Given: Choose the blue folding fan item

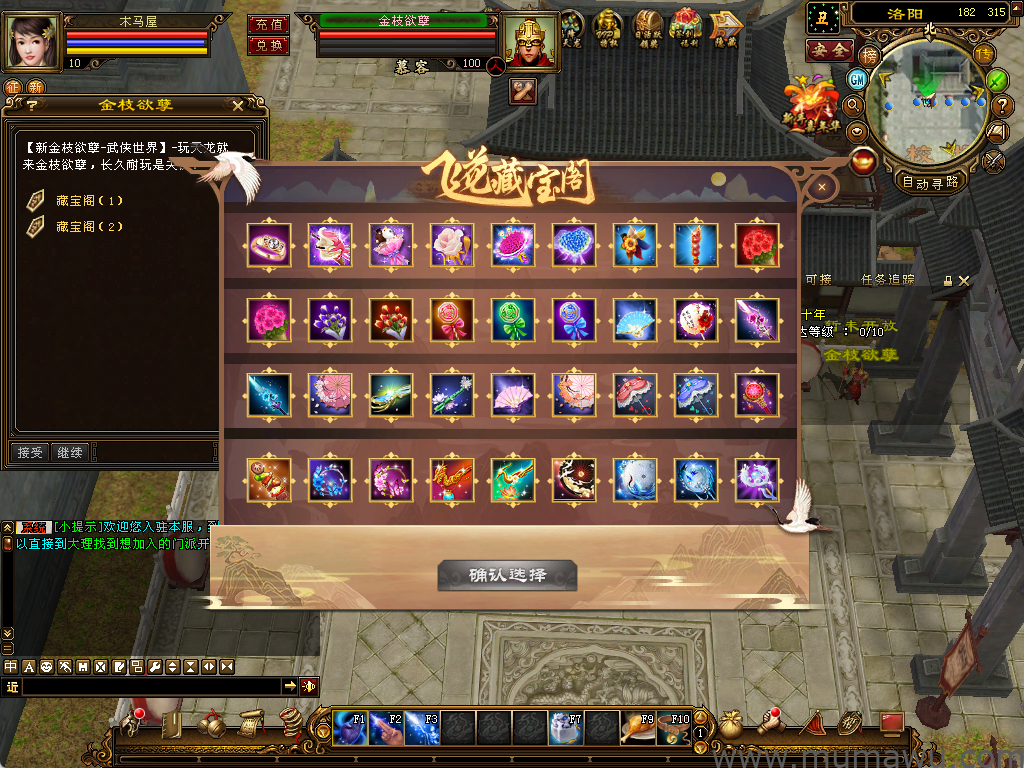Looking at the screenshot, I should [635, 320].
